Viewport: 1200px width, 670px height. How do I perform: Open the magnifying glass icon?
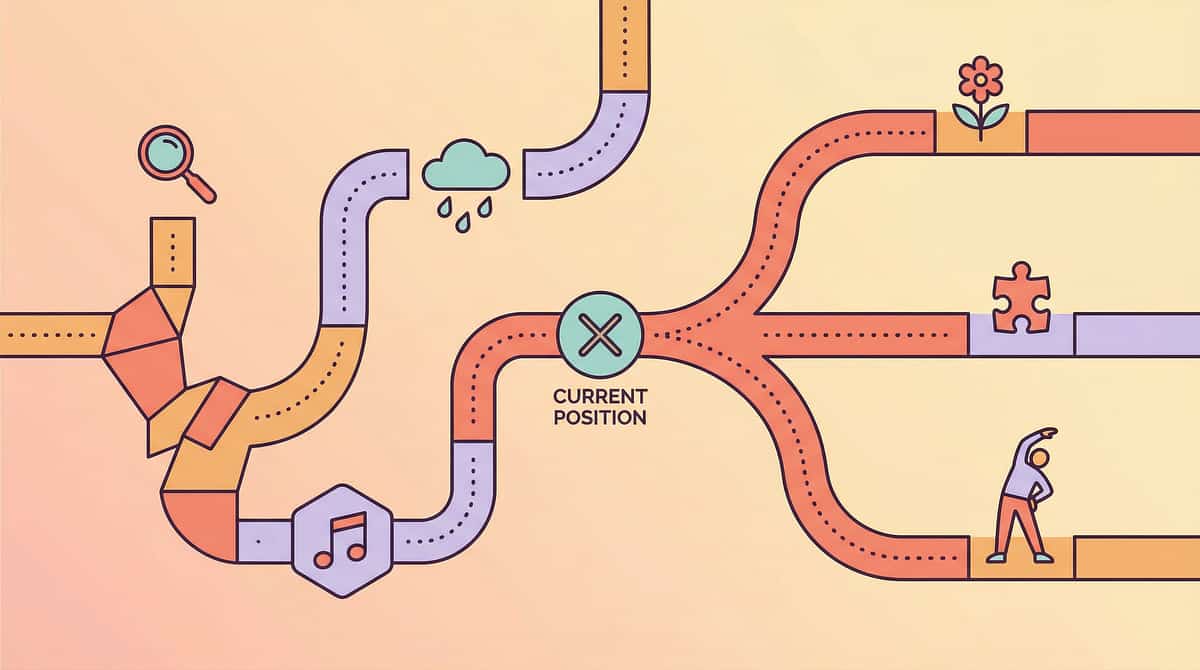(173, 160)
